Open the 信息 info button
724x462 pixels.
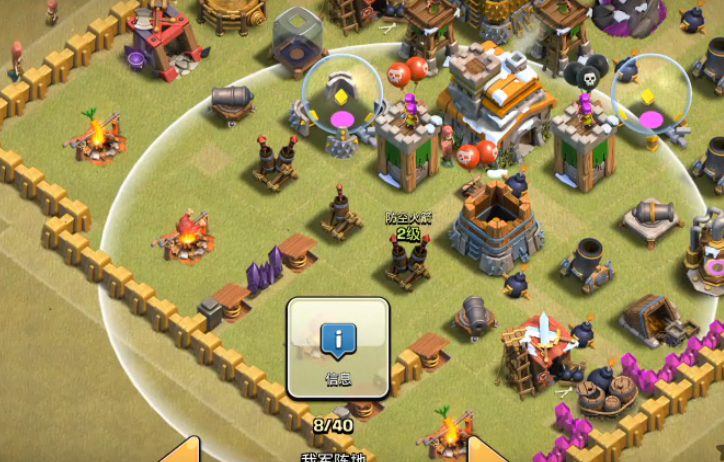pyautogui.click(x=337, y=347)
